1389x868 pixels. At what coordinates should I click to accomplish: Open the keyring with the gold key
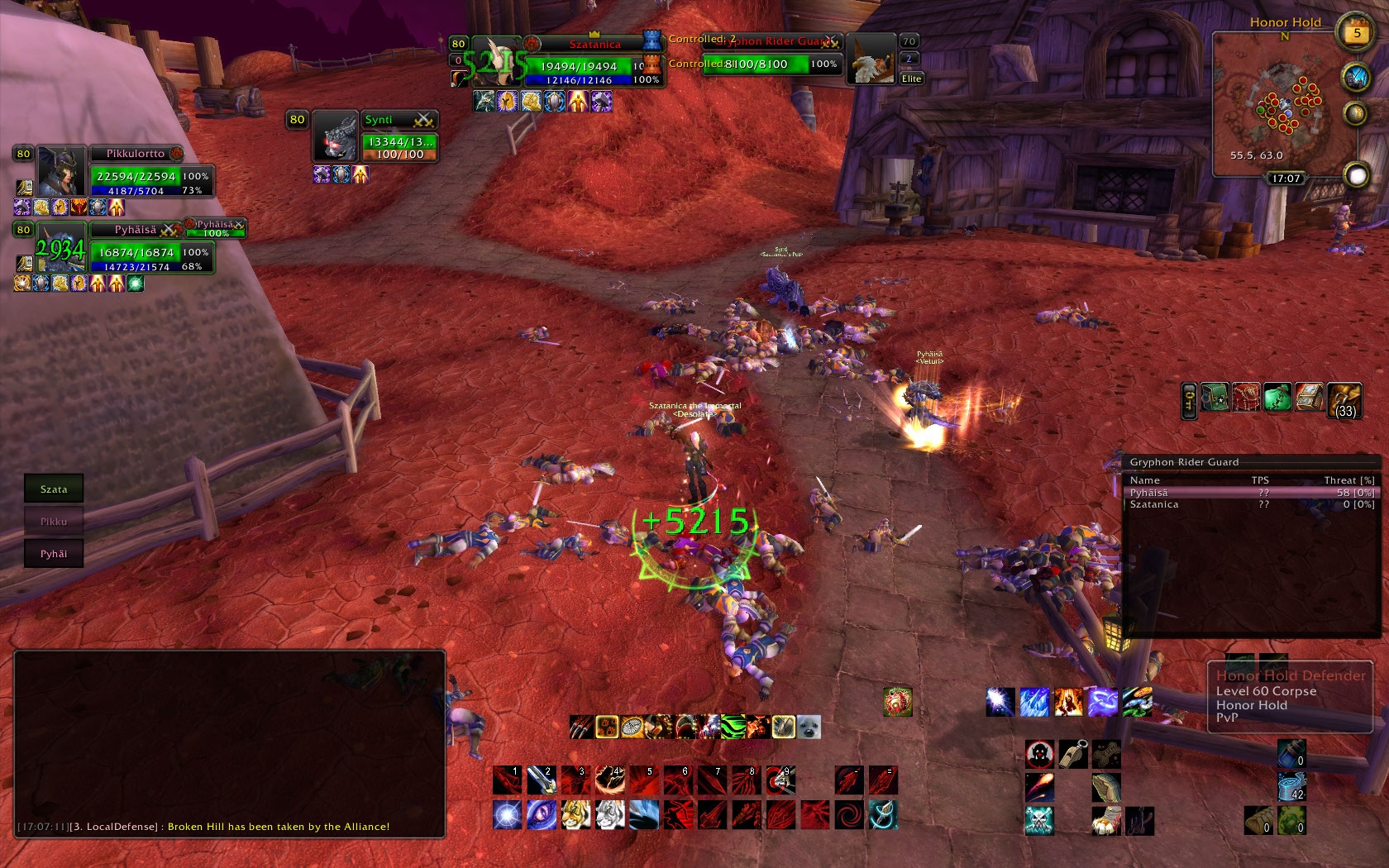pos(1189,400)
